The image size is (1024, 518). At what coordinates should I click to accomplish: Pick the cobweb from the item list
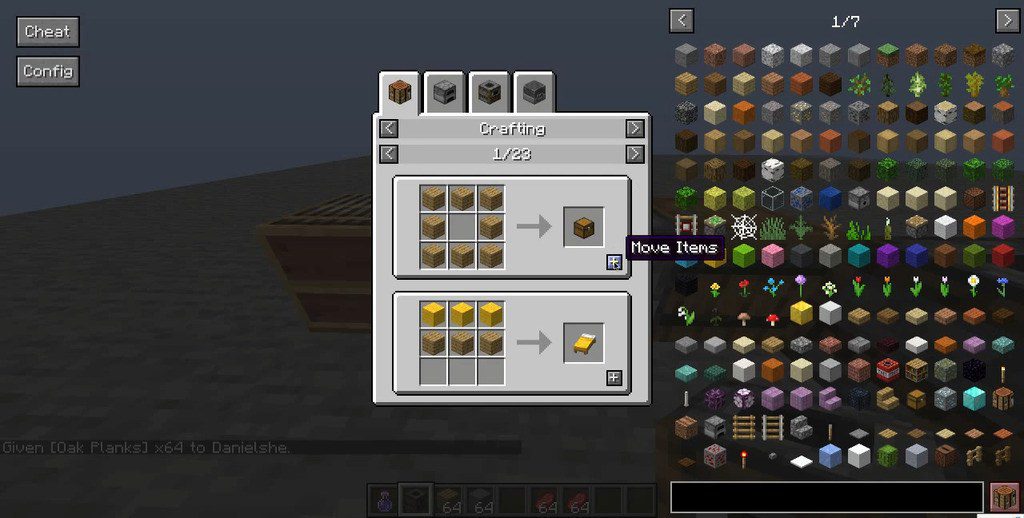click(x=742, y=227)
